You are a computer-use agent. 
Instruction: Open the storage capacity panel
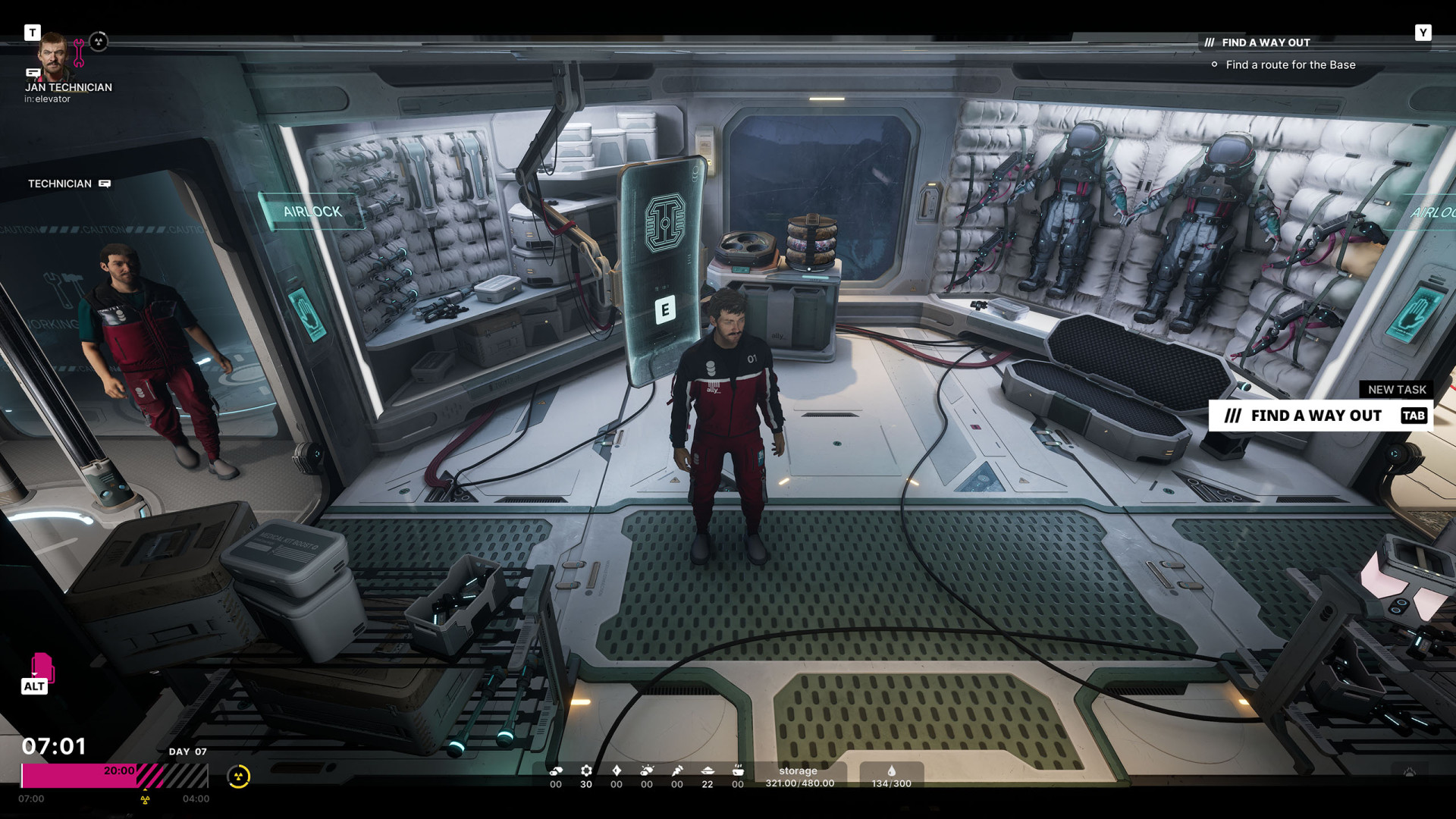tap(799, 777)
